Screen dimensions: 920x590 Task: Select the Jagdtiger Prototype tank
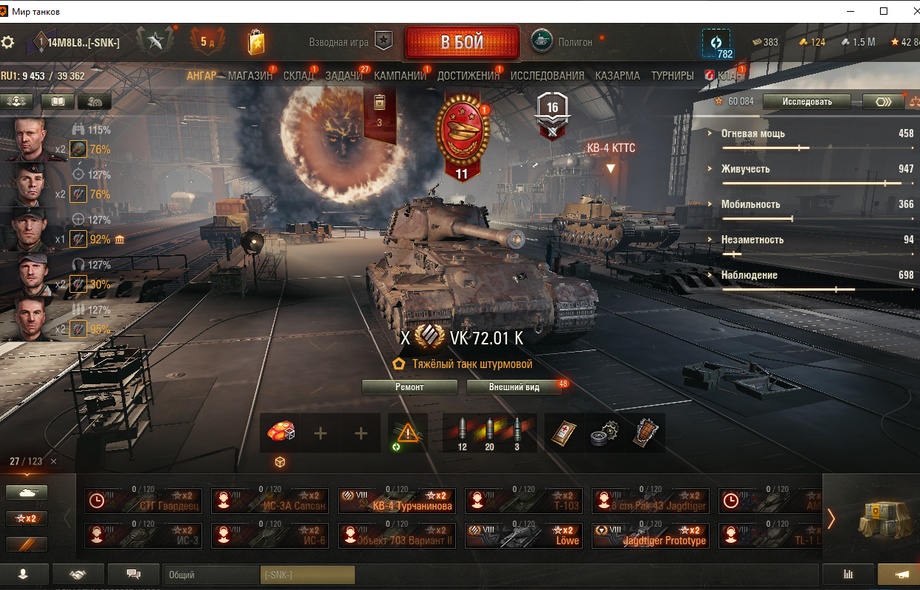[x=651, y=536]
